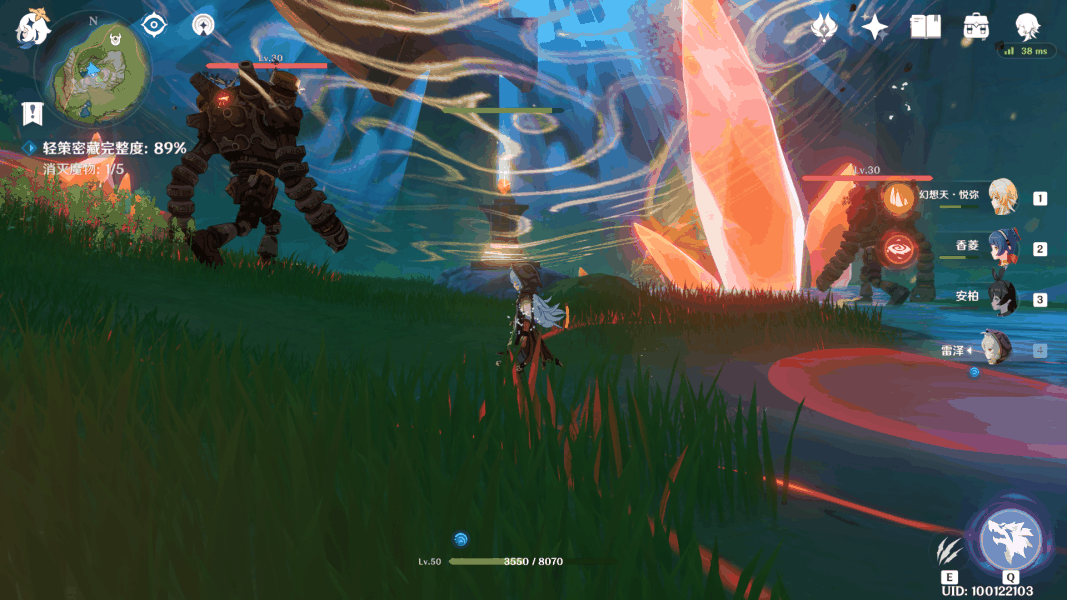Screen dimensions: 1067x600
Task: Open the four-point star wish icon
Action: (875, 27)
